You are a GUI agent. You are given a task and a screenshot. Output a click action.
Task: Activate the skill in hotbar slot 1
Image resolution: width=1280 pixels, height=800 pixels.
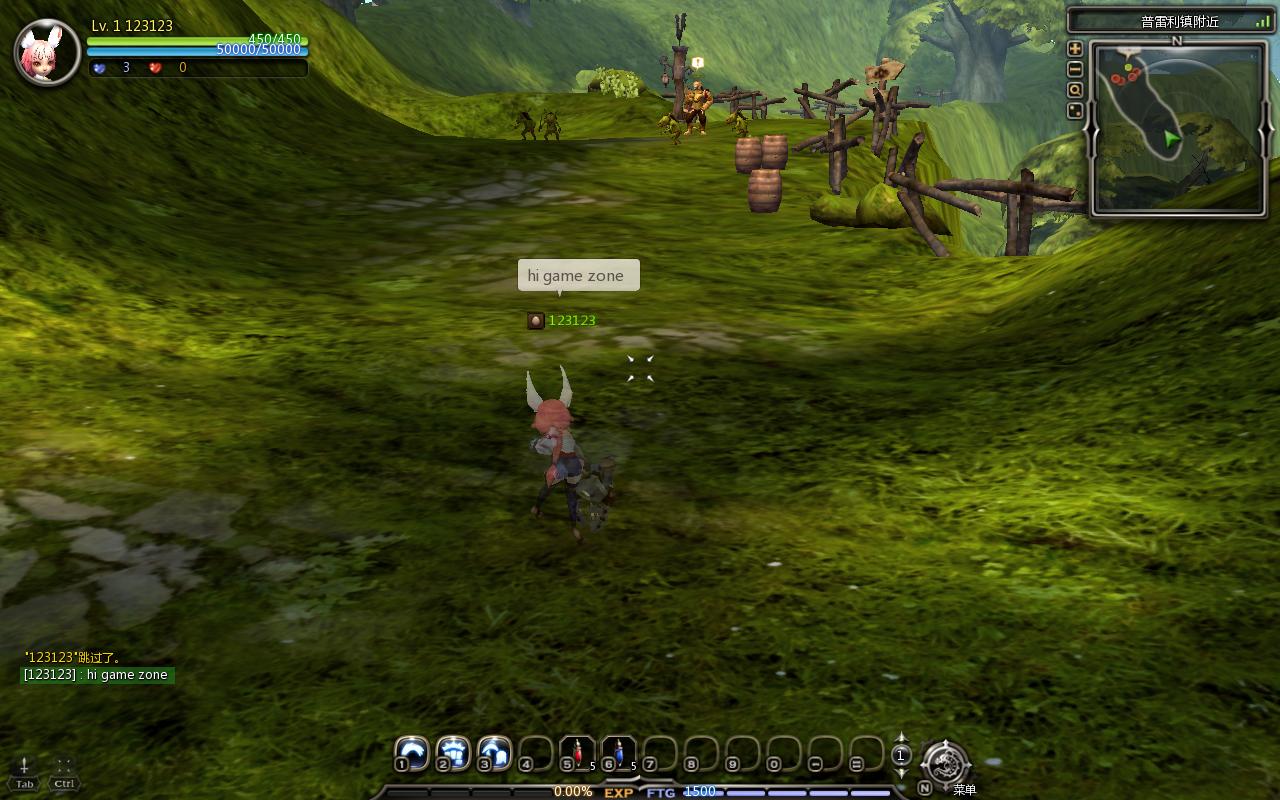tap(411, 752)
